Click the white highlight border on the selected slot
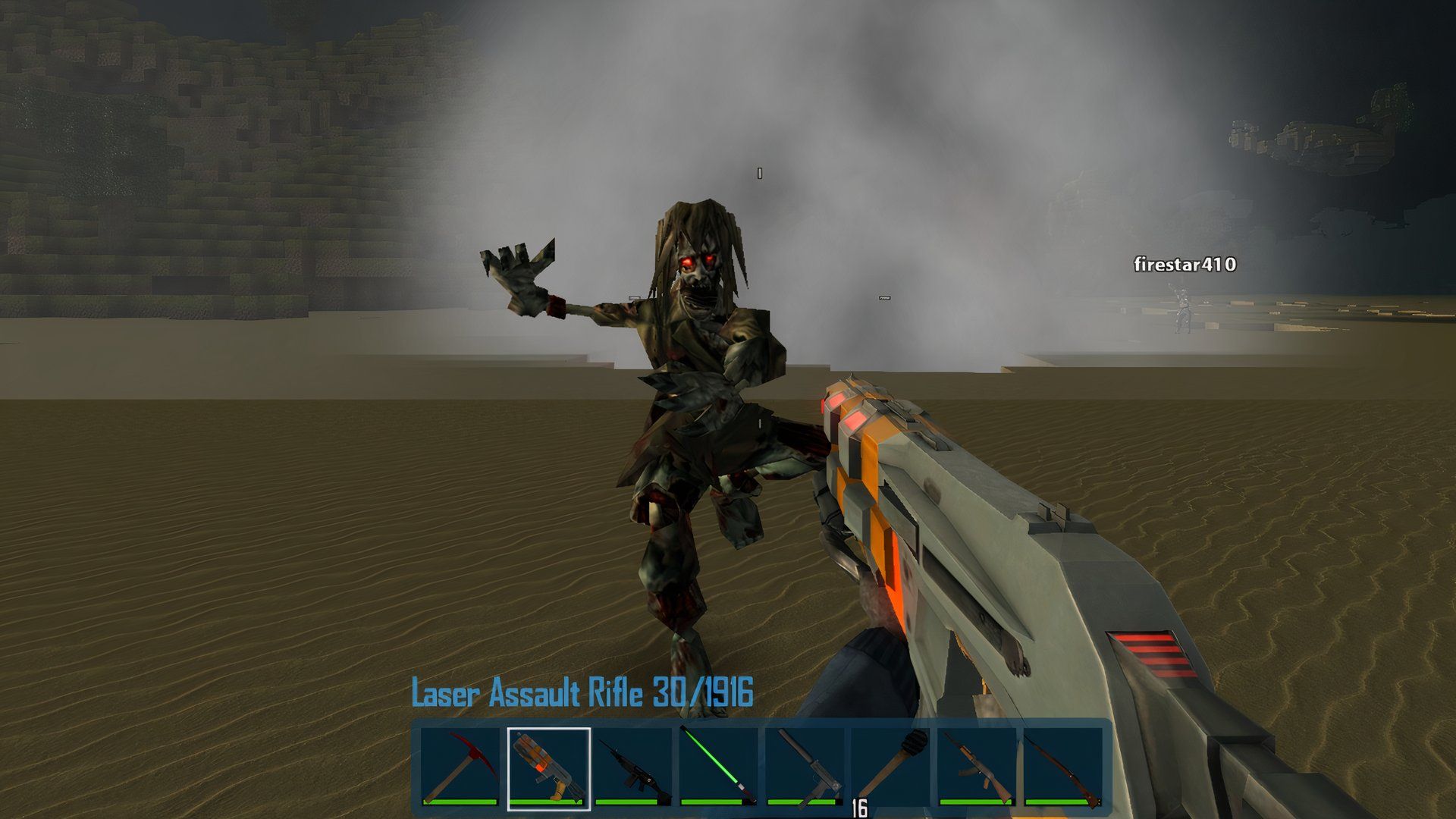The height and width of the screenshot is (819, 1456). coord(548,730)
